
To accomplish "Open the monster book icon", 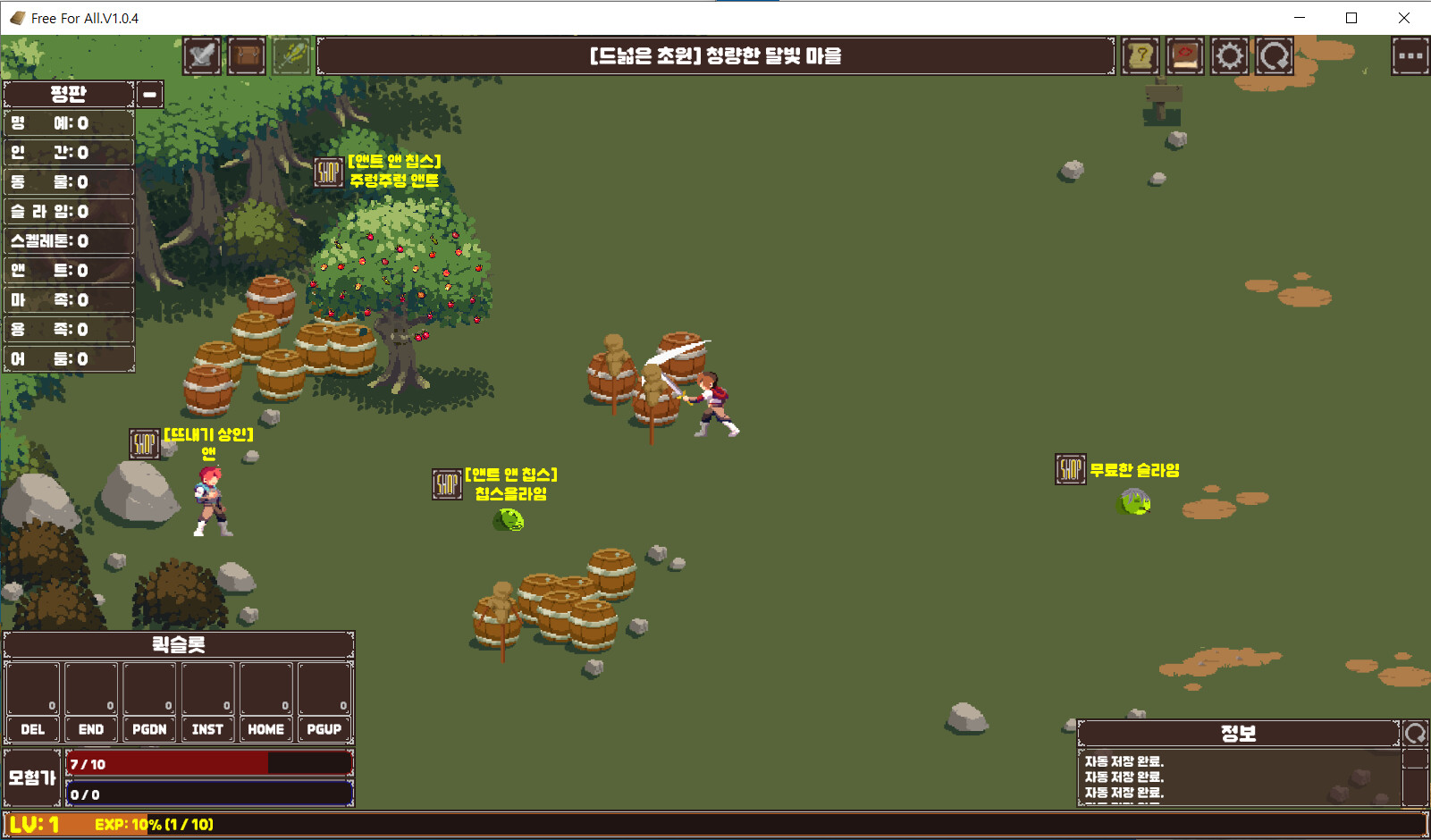I will pyautogui.click(x=1184, y=55).
